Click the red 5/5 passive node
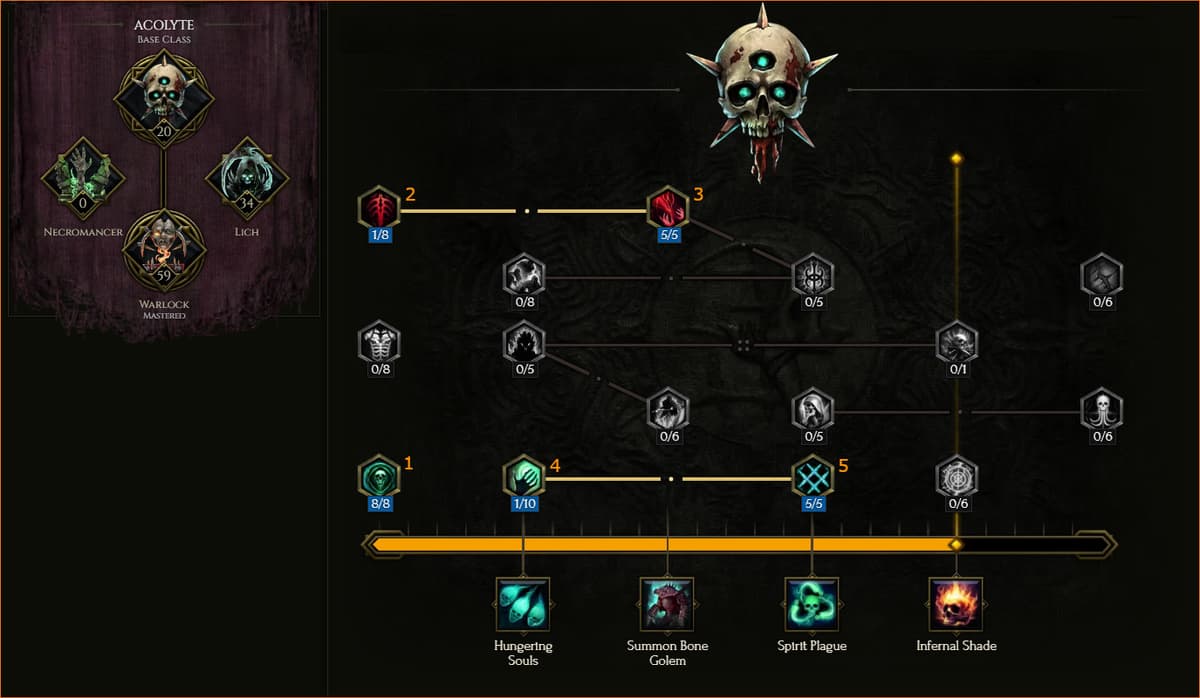The height and width of the screenshot is (698, 1200). (667, 208)
